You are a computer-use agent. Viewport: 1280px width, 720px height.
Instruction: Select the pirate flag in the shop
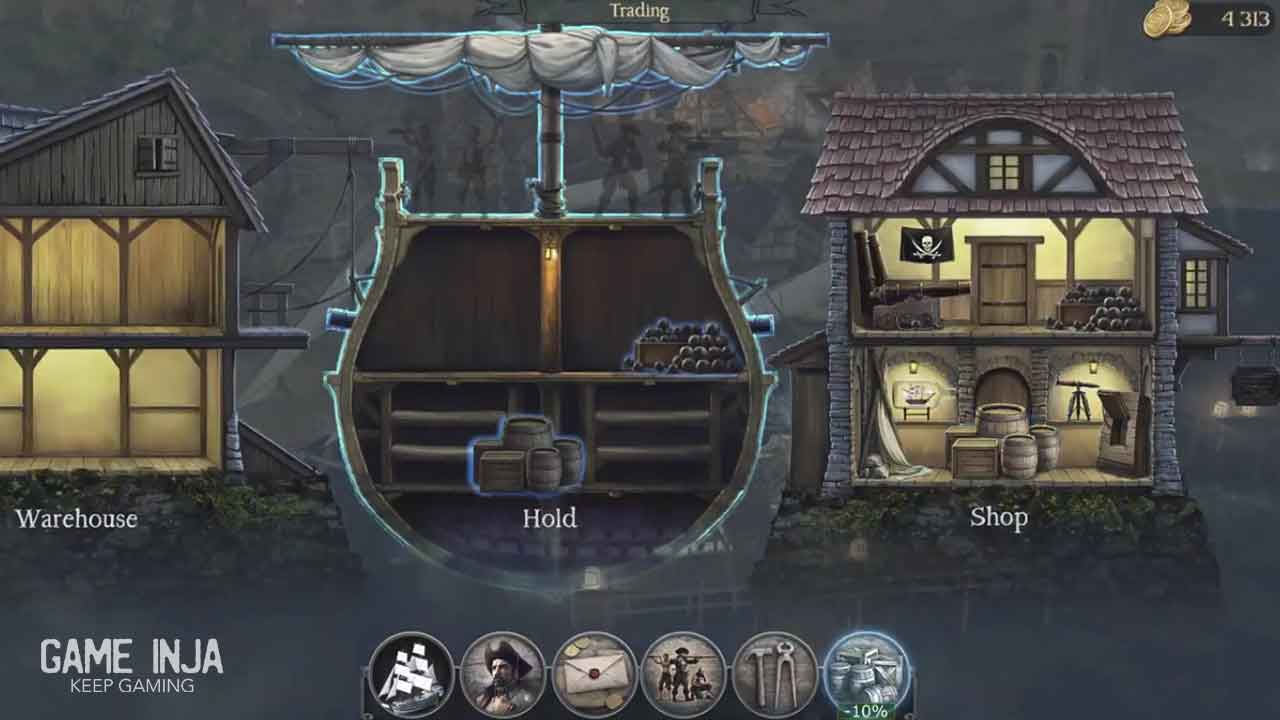925,244
